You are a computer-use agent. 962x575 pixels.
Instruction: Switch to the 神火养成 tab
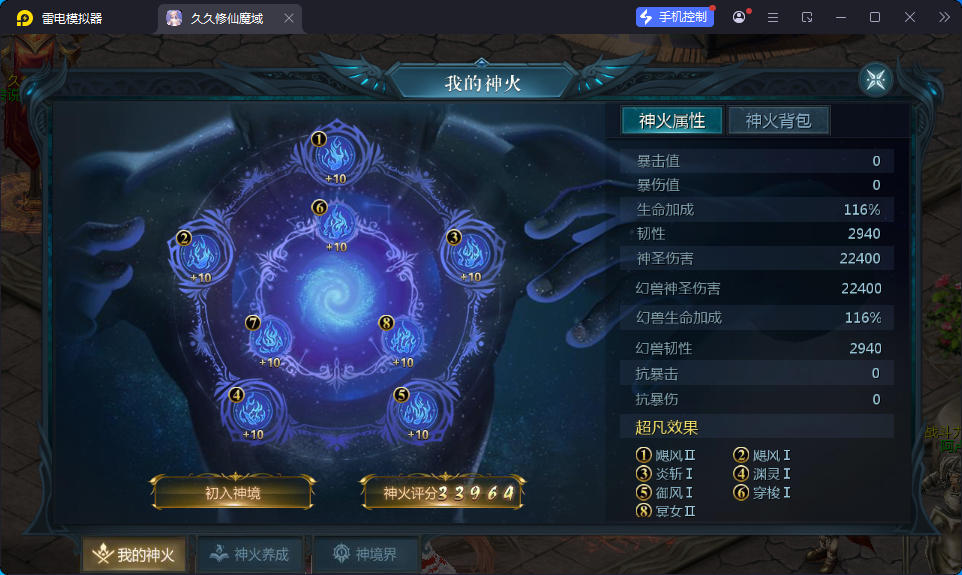pyautogui.click(x=250, y=555)
